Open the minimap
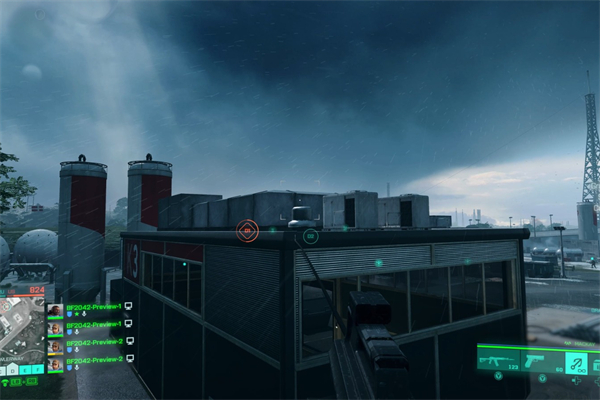This screenshot has width=600, height=400. (x=22, y=330)
